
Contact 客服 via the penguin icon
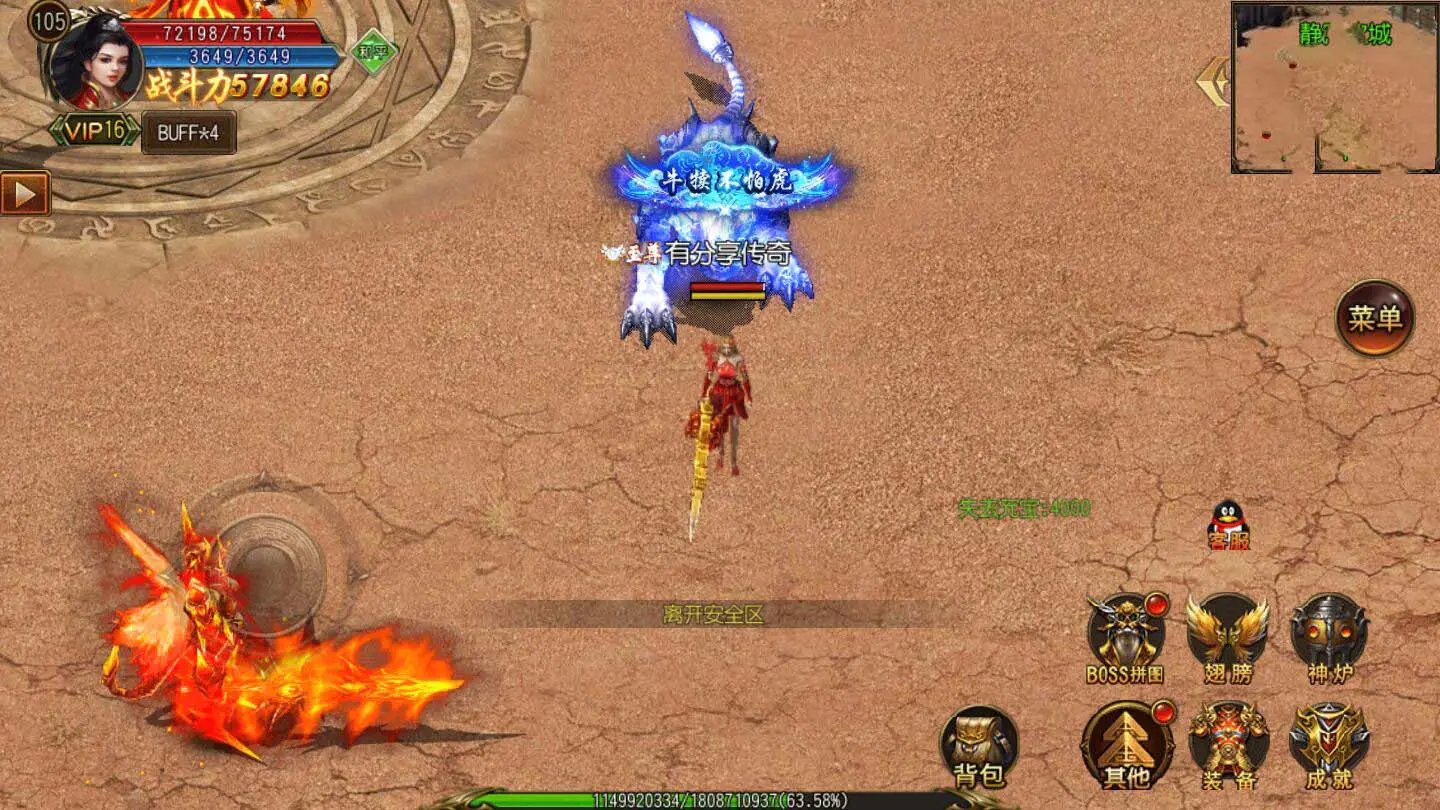click(x=1229, y=525)
